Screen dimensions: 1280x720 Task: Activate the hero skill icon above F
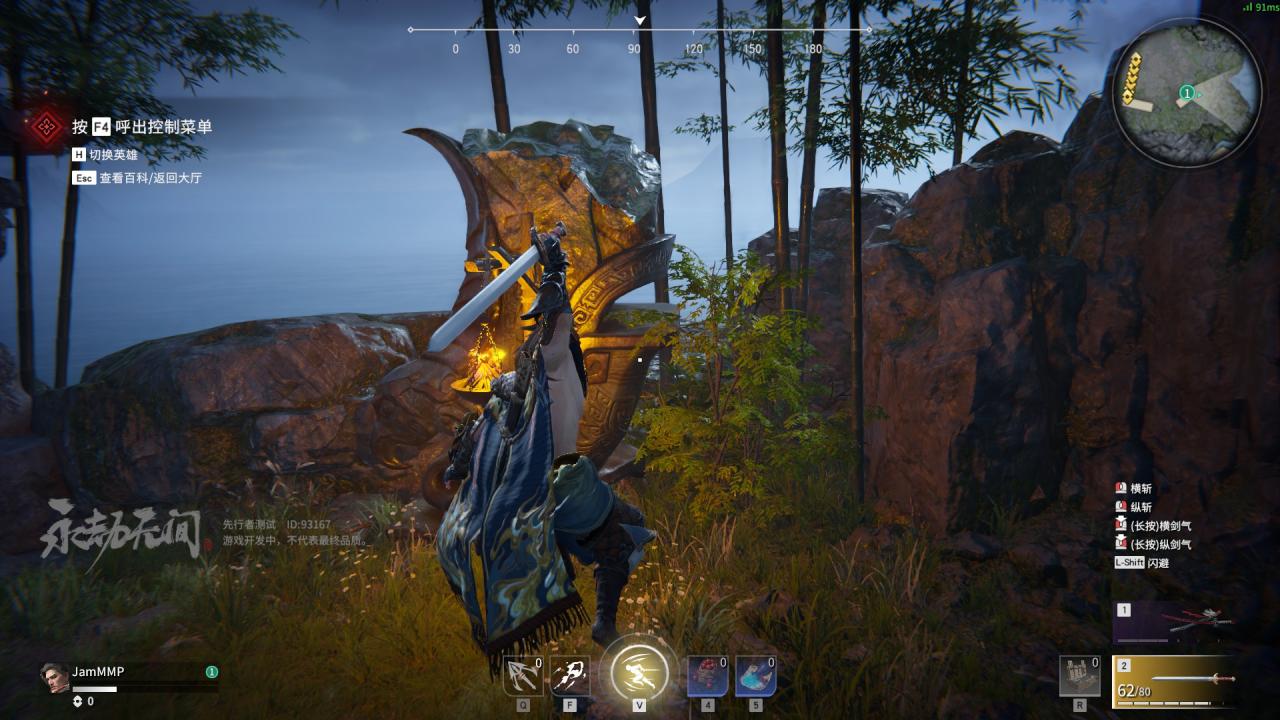pyautogui.click(x=570, y=676)
